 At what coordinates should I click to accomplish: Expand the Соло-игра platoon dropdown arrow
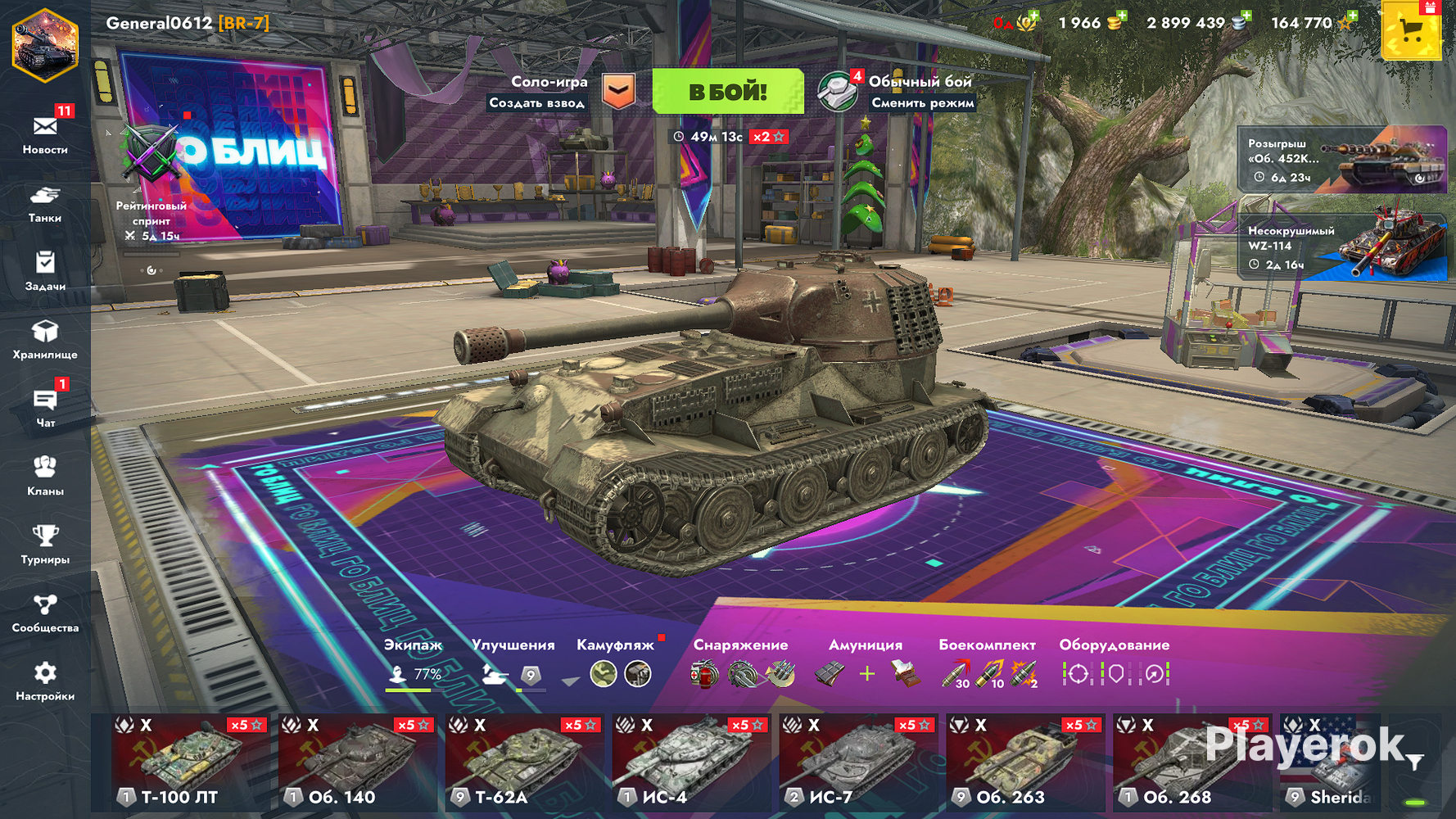pyautogui.click(x=619, y=90)
